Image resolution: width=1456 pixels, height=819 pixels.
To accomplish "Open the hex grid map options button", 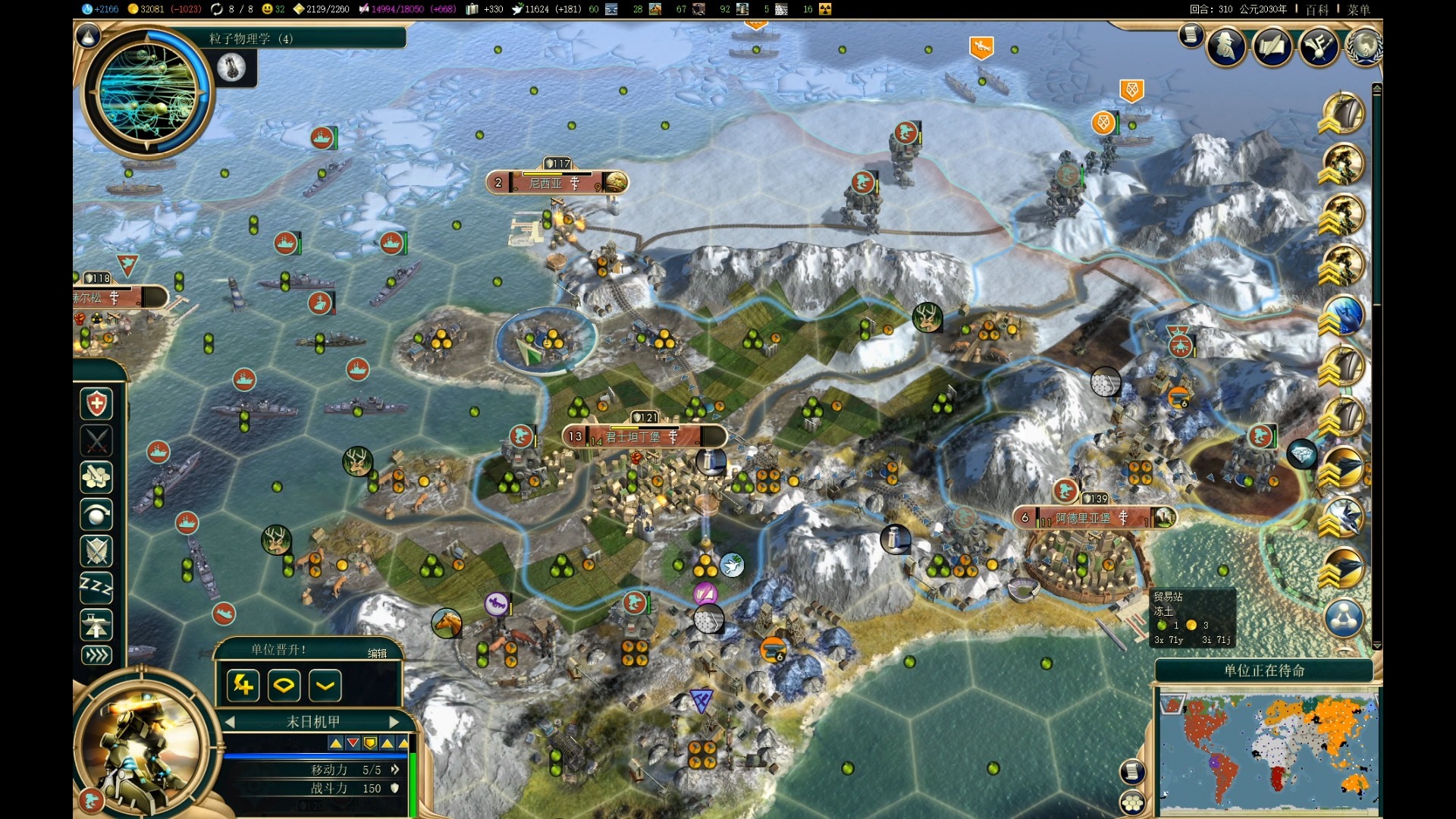I will click(1132, 802).
